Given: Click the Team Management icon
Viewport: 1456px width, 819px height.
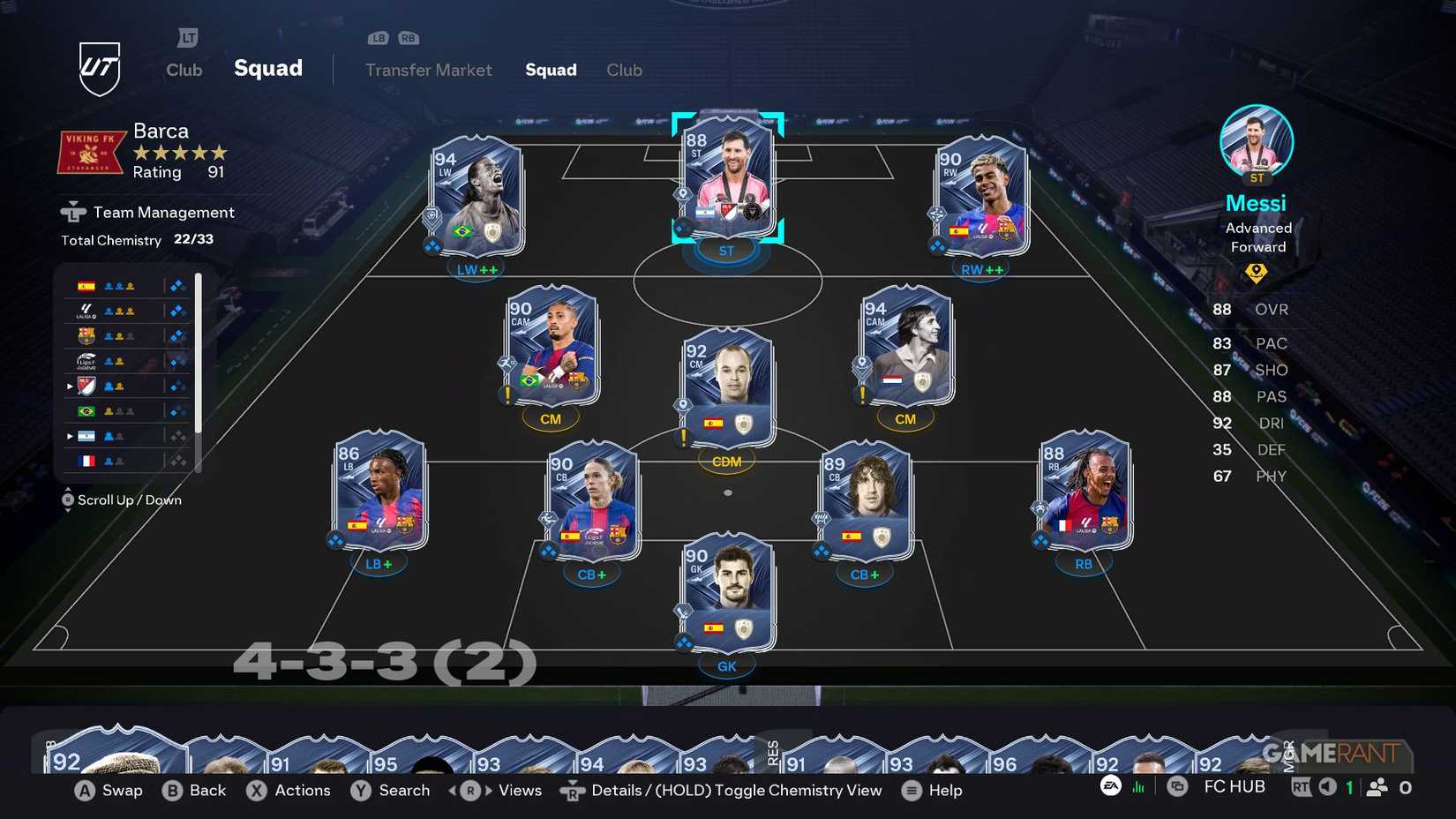Looking at the screenshot, I should 71,212.
